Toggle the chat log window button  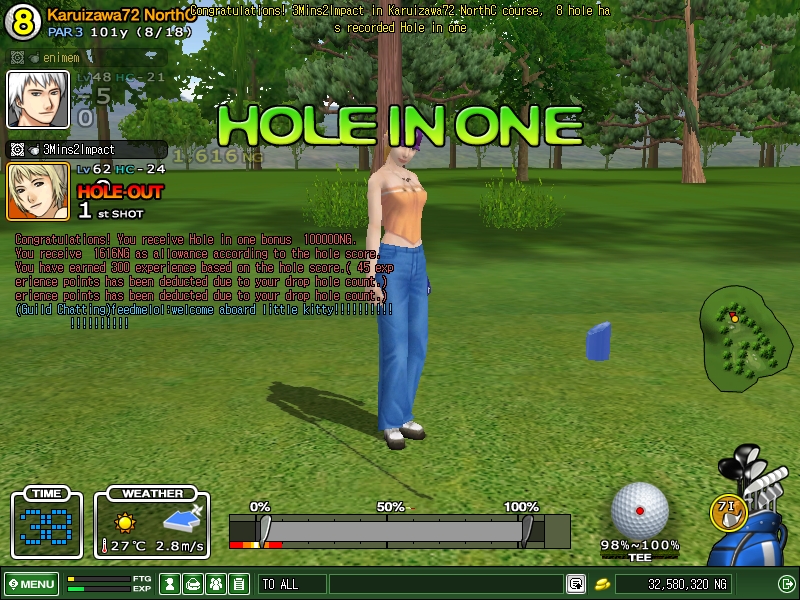tap(576, 584)
